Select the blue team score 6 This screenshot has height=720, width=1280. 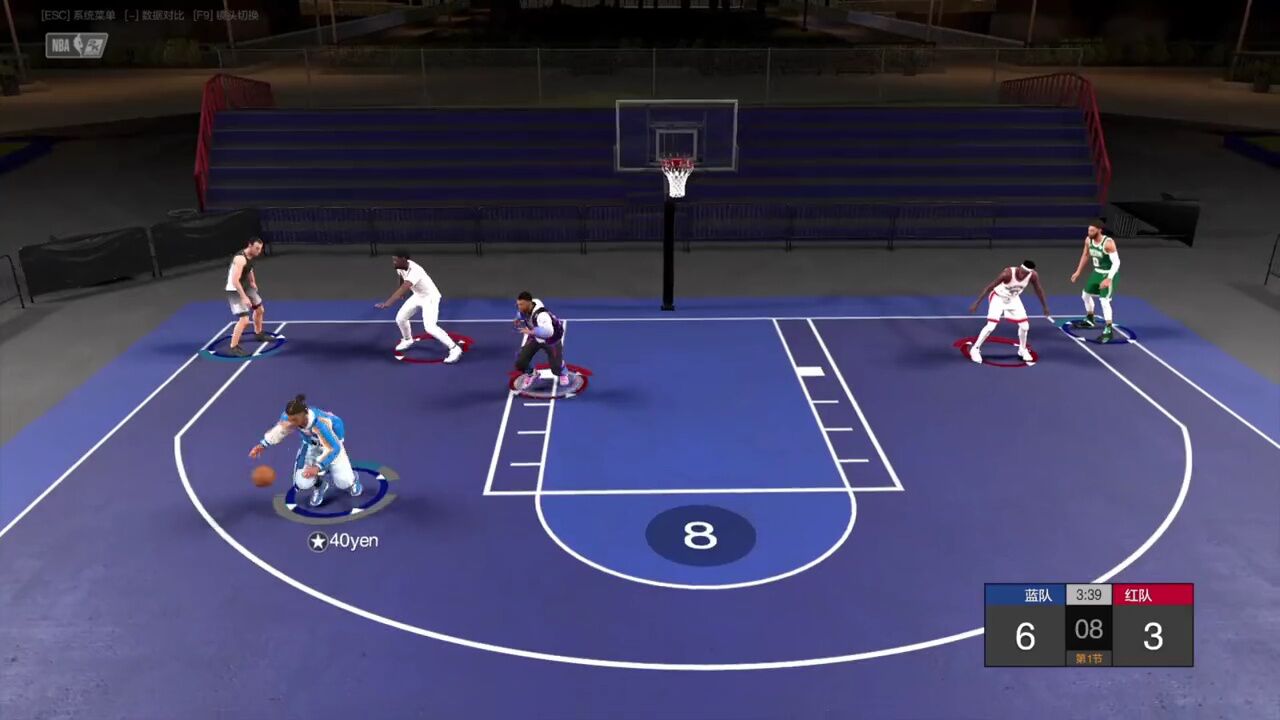(x=1024, y=636)
